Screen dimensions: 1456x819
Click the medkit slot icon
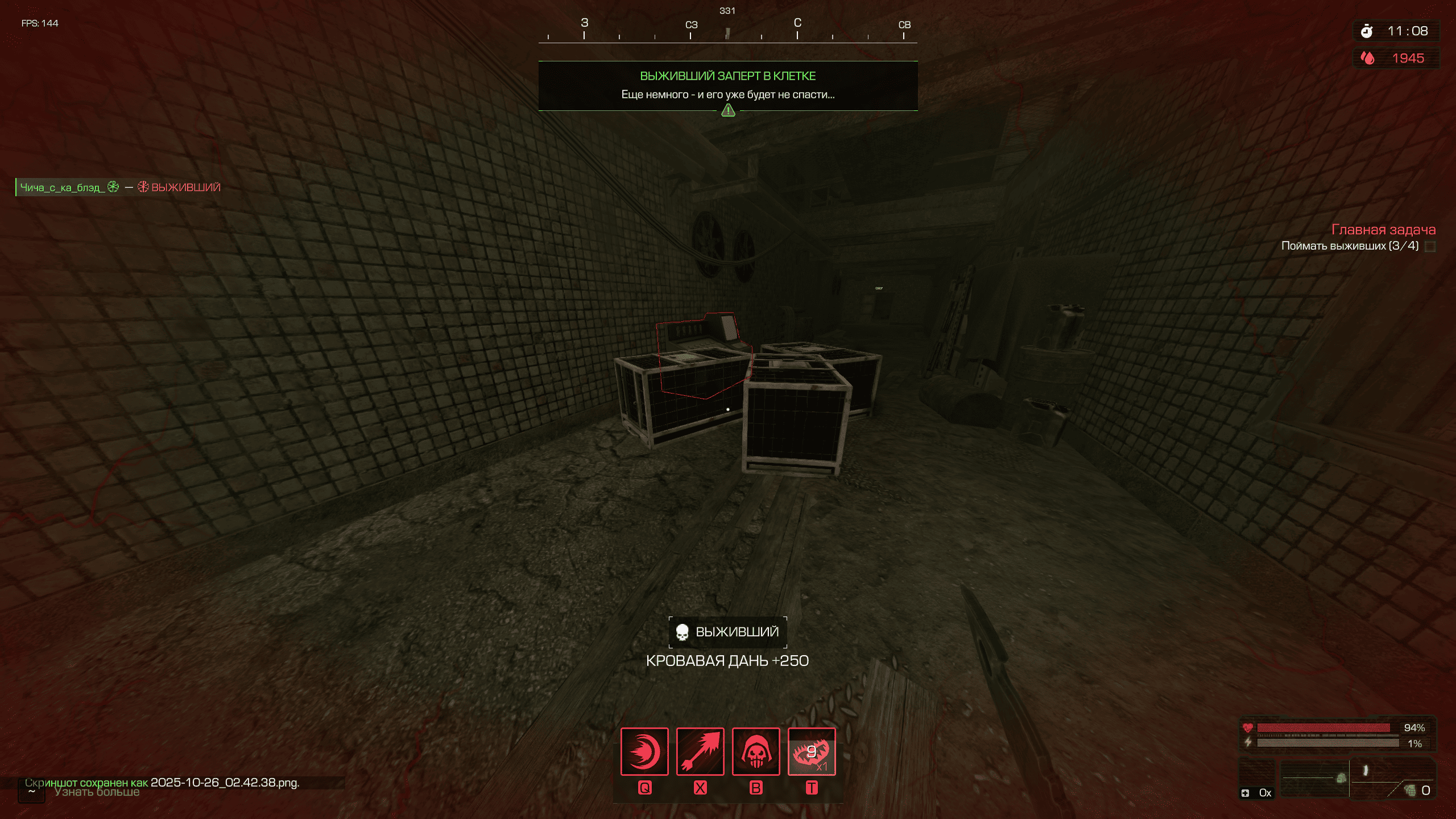(1246, 793)
